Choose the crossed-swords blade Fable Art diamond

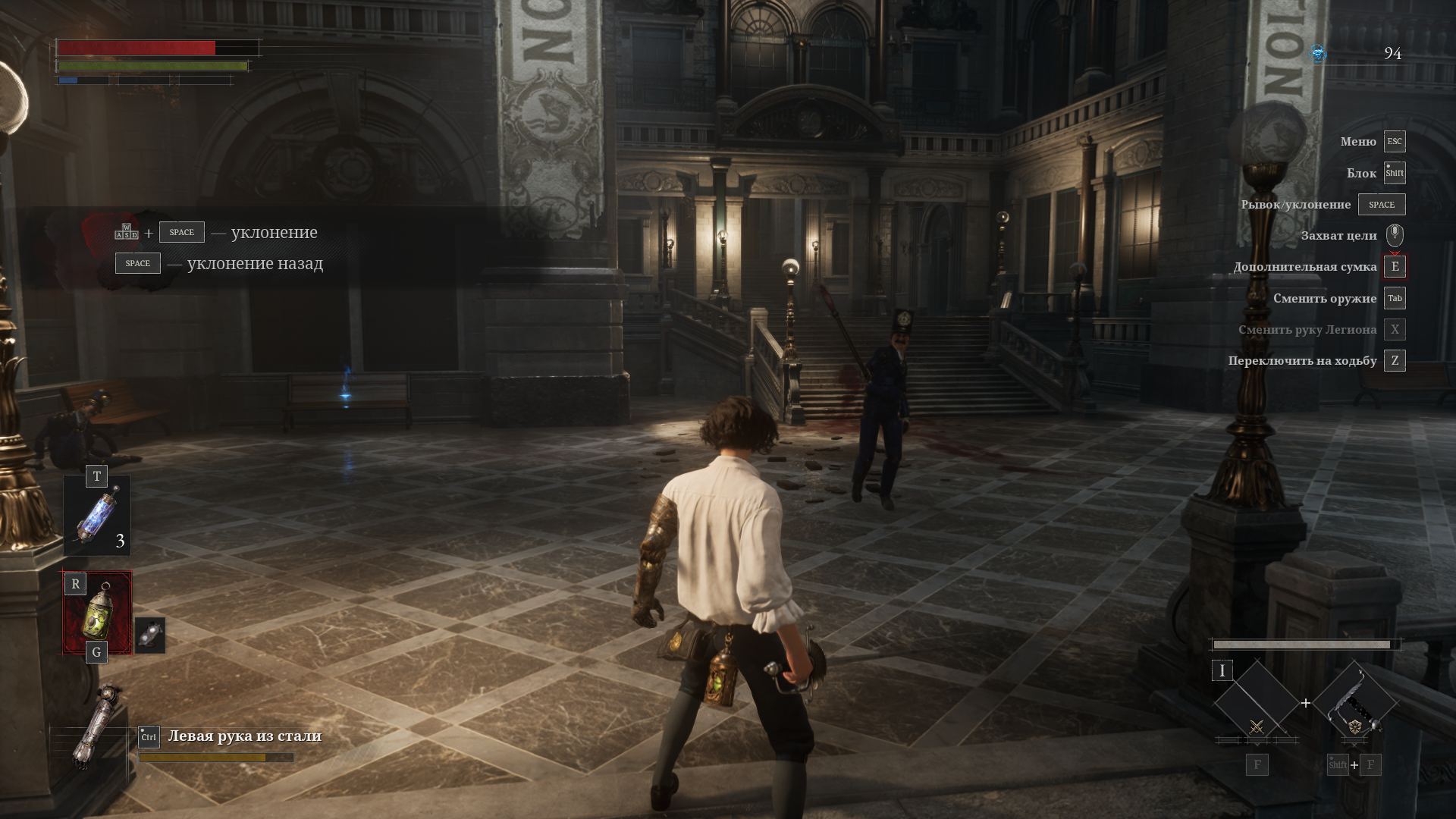pos(1256,704)
